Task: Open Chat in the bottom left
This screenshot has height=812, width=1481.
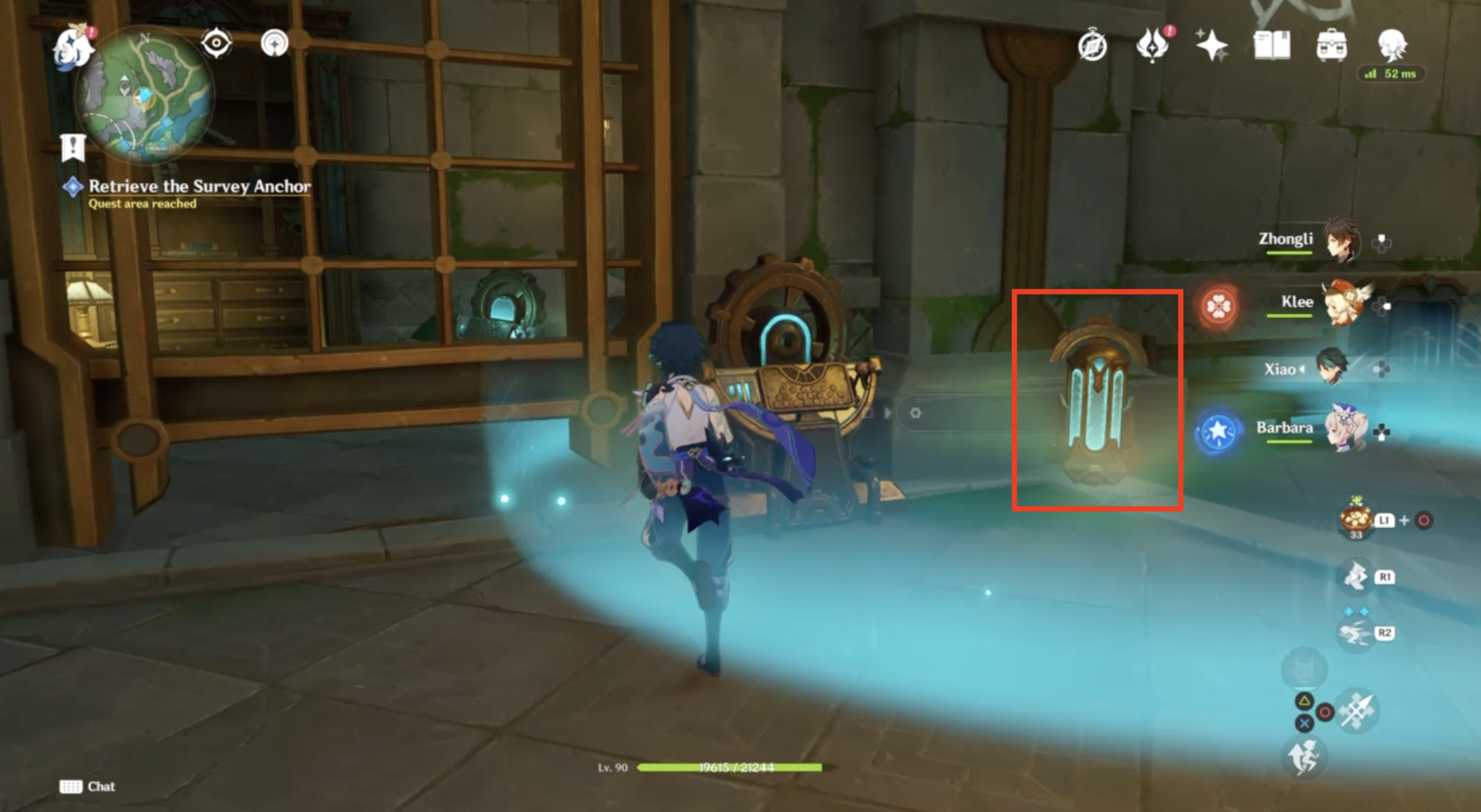Action: pos(87,787)
